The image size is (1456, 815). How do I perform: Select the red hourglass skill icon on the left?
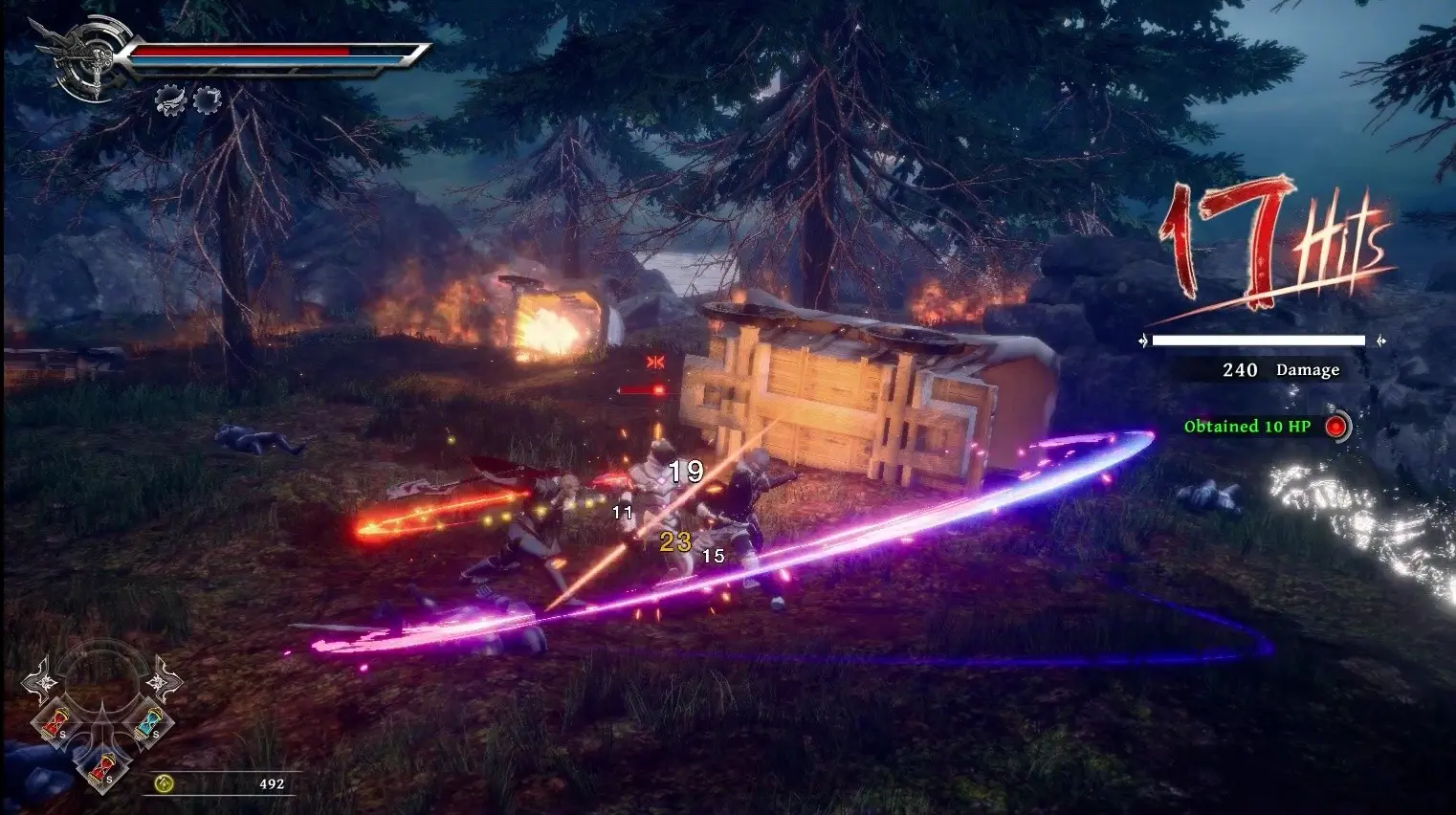pos(55,722)
